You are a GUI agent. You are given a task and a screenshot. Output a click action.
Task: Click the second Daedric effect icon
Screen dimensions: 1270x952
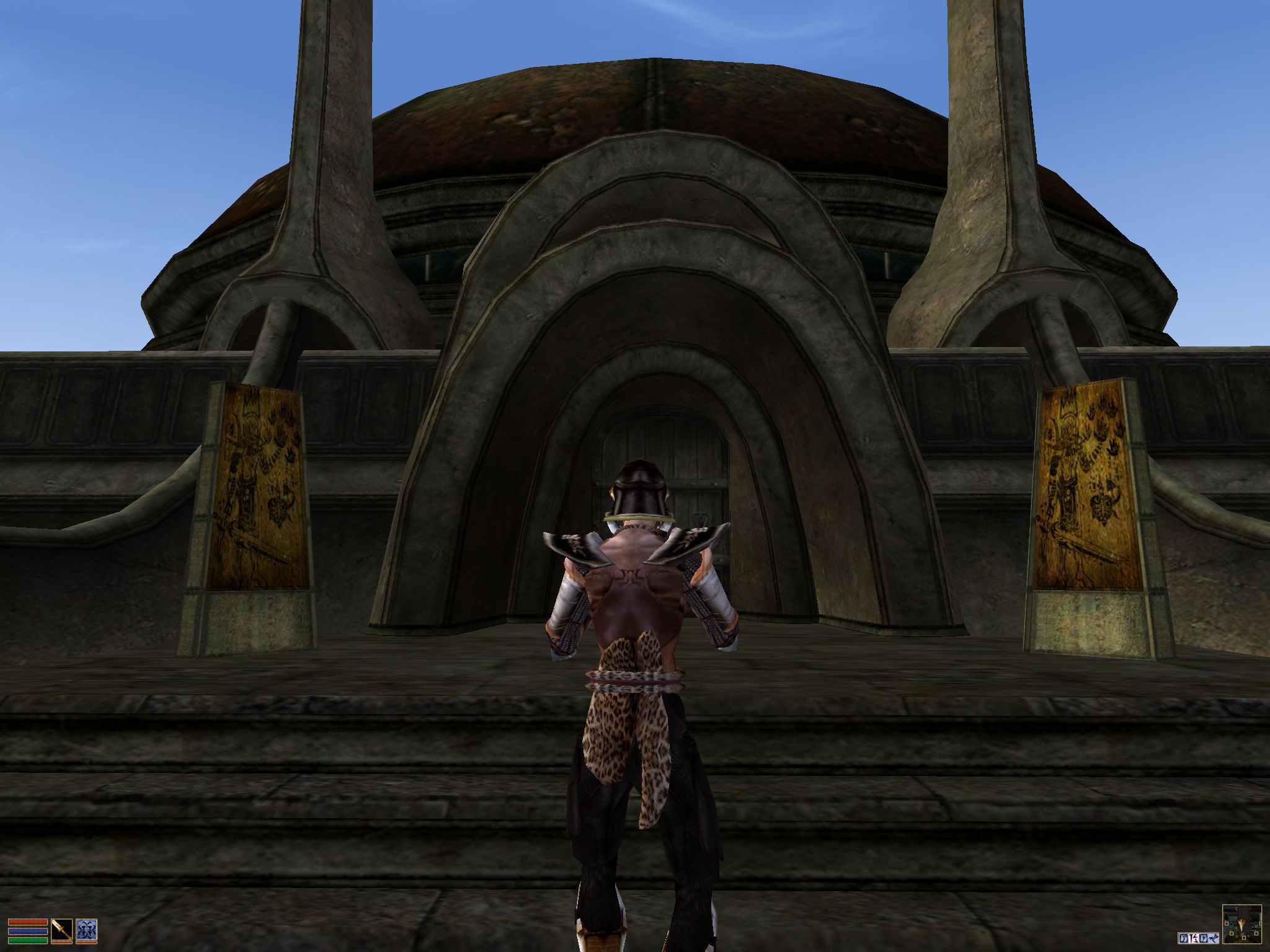pos(1194,938)
